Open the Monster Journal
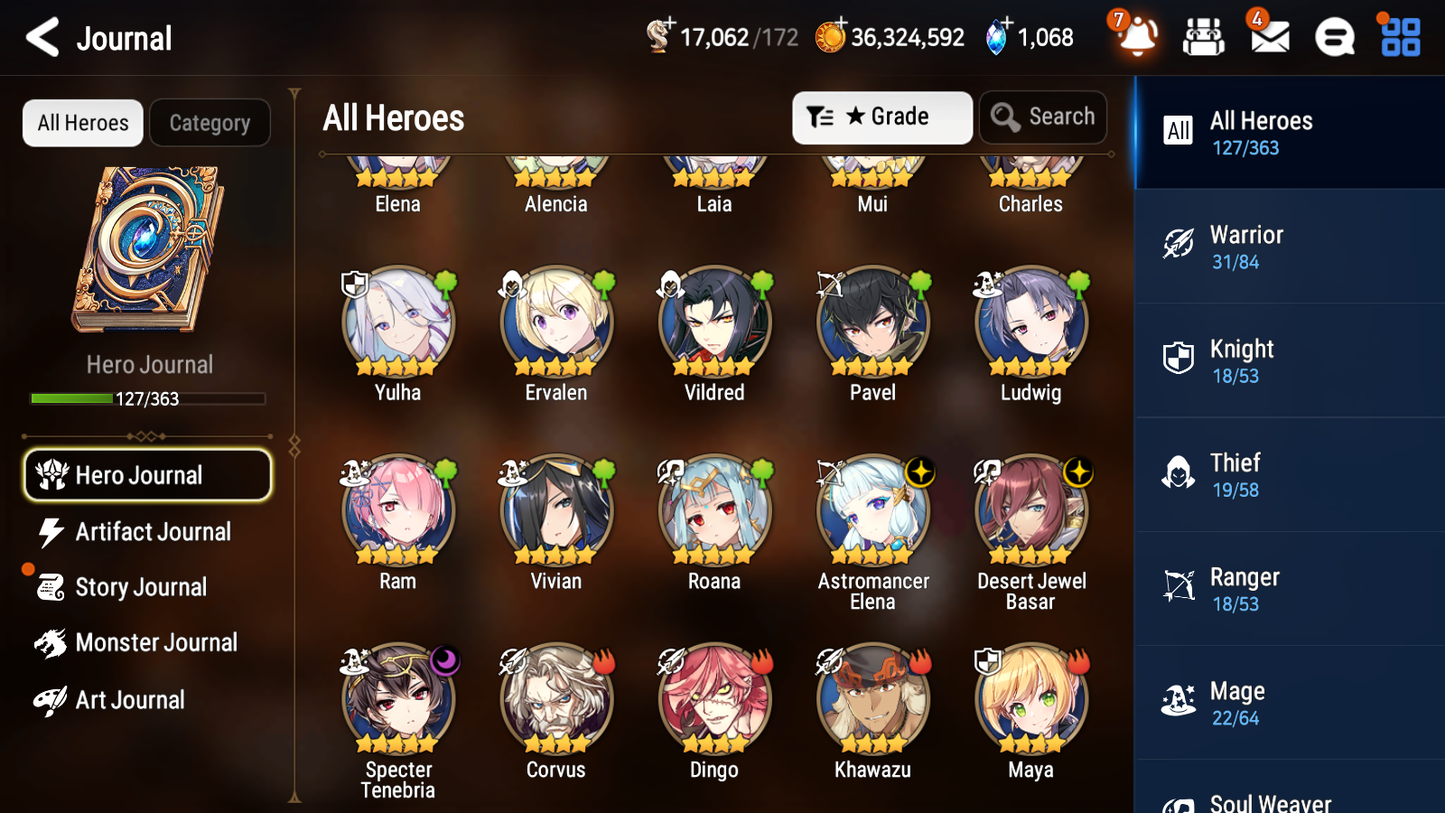Screen dimensions: 1445x813 [157, 643]
